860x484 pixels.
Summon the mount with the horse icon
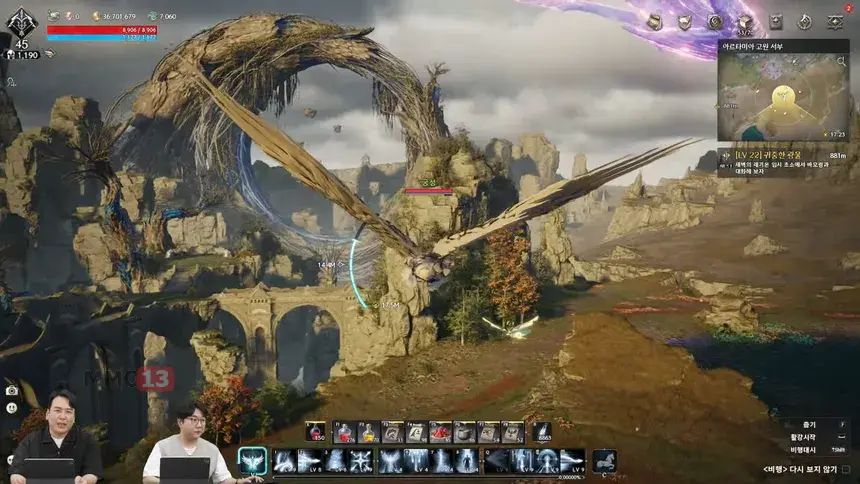tap(604, 461)
